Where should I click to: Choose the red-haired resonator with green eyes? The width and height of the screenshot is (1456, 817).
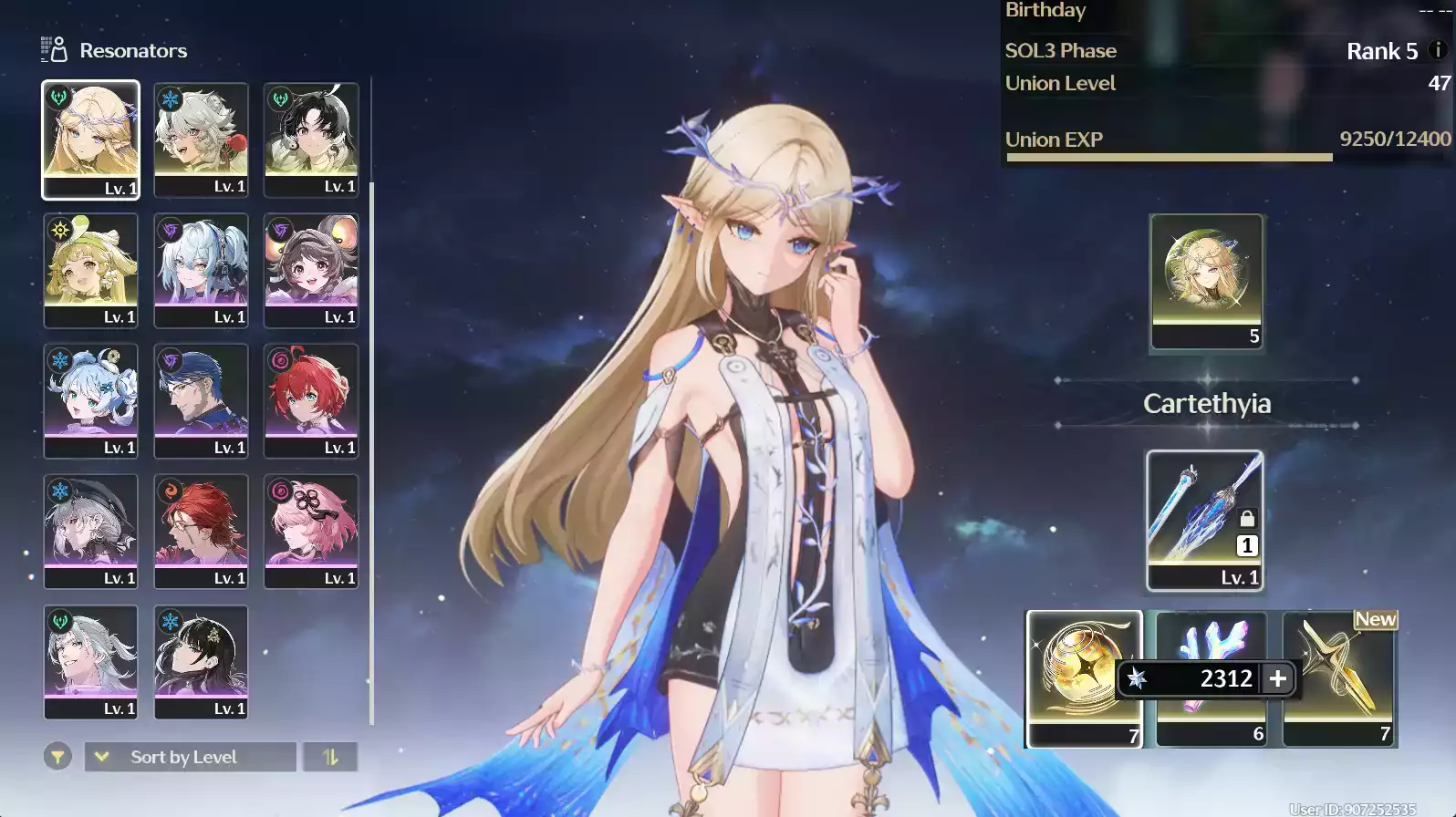(x=311, y=399)
